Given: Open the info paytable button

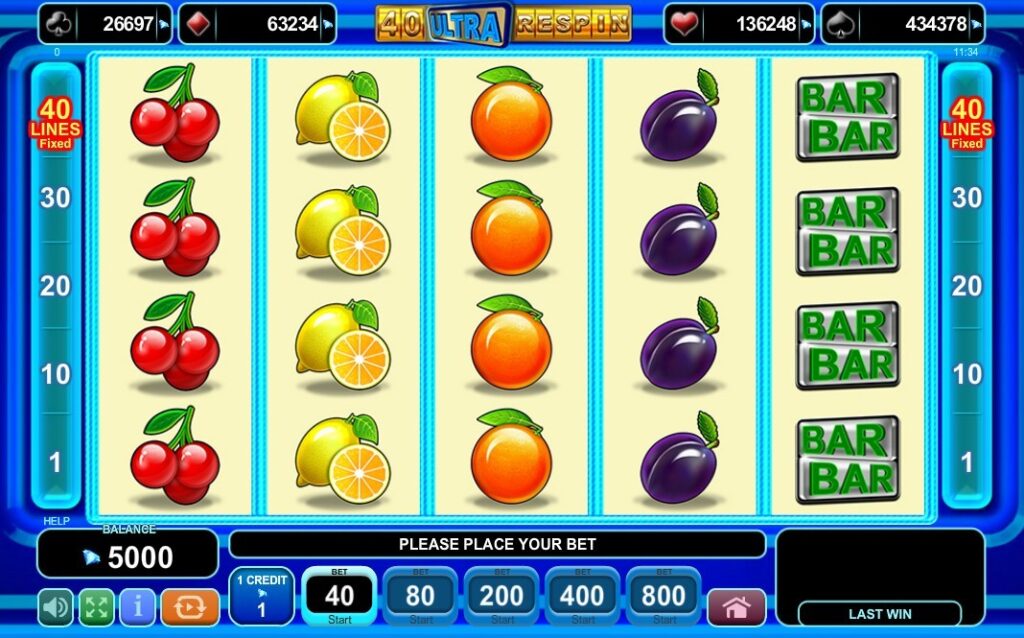Looking at the screenshot, I should pos(137,607).
